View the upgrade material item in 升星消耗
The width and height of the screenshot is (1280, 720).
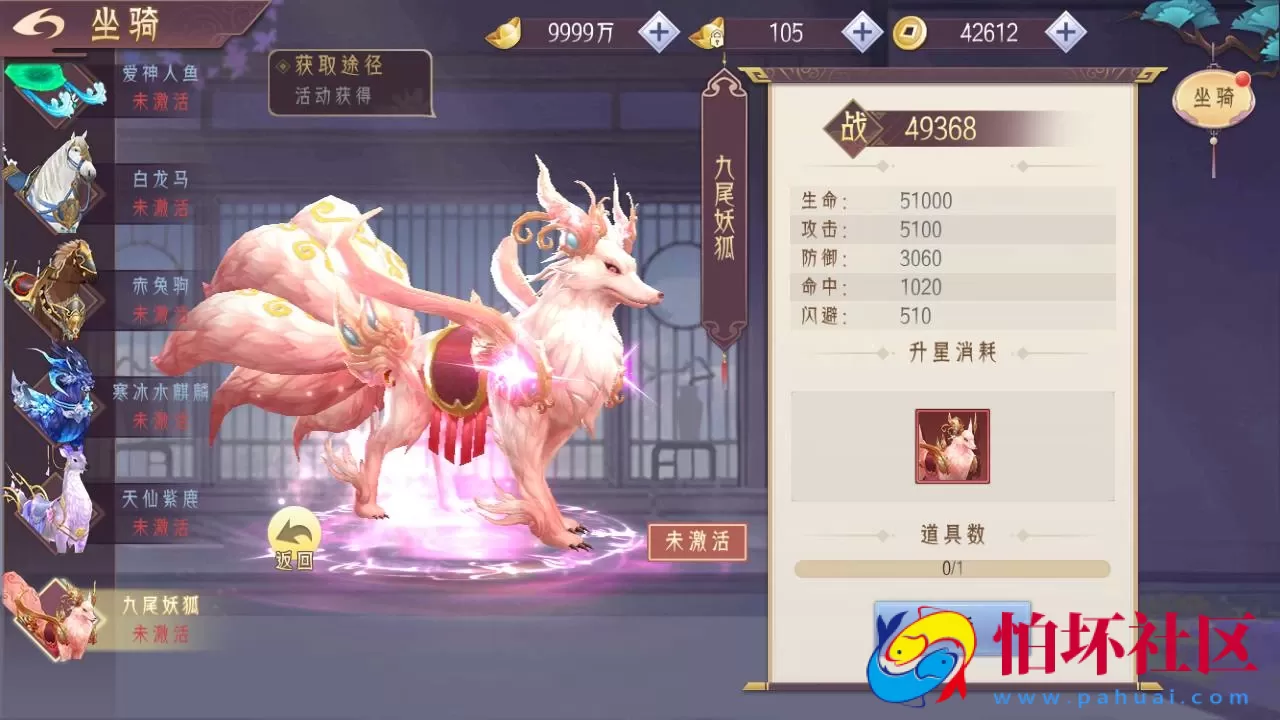950,445
